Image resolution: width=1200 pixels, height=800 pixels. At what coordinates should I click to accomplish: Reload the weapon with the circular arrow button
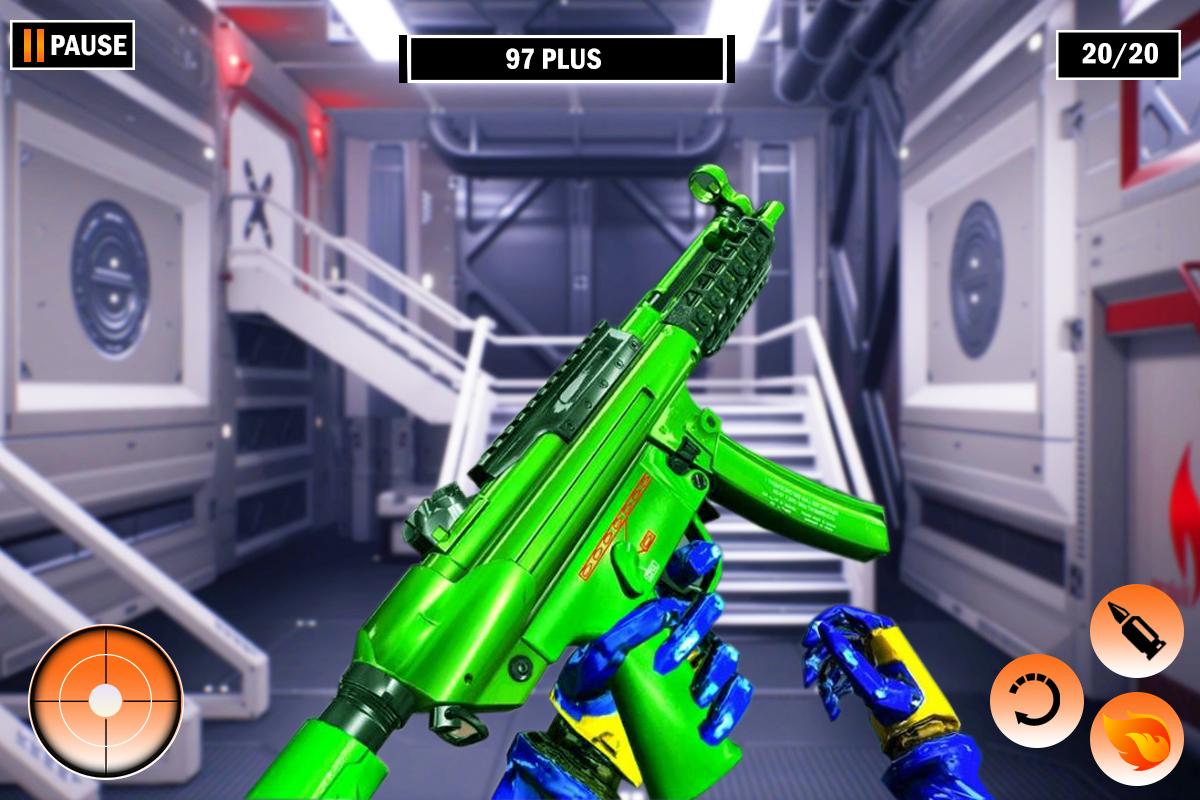coord(1036,701)
